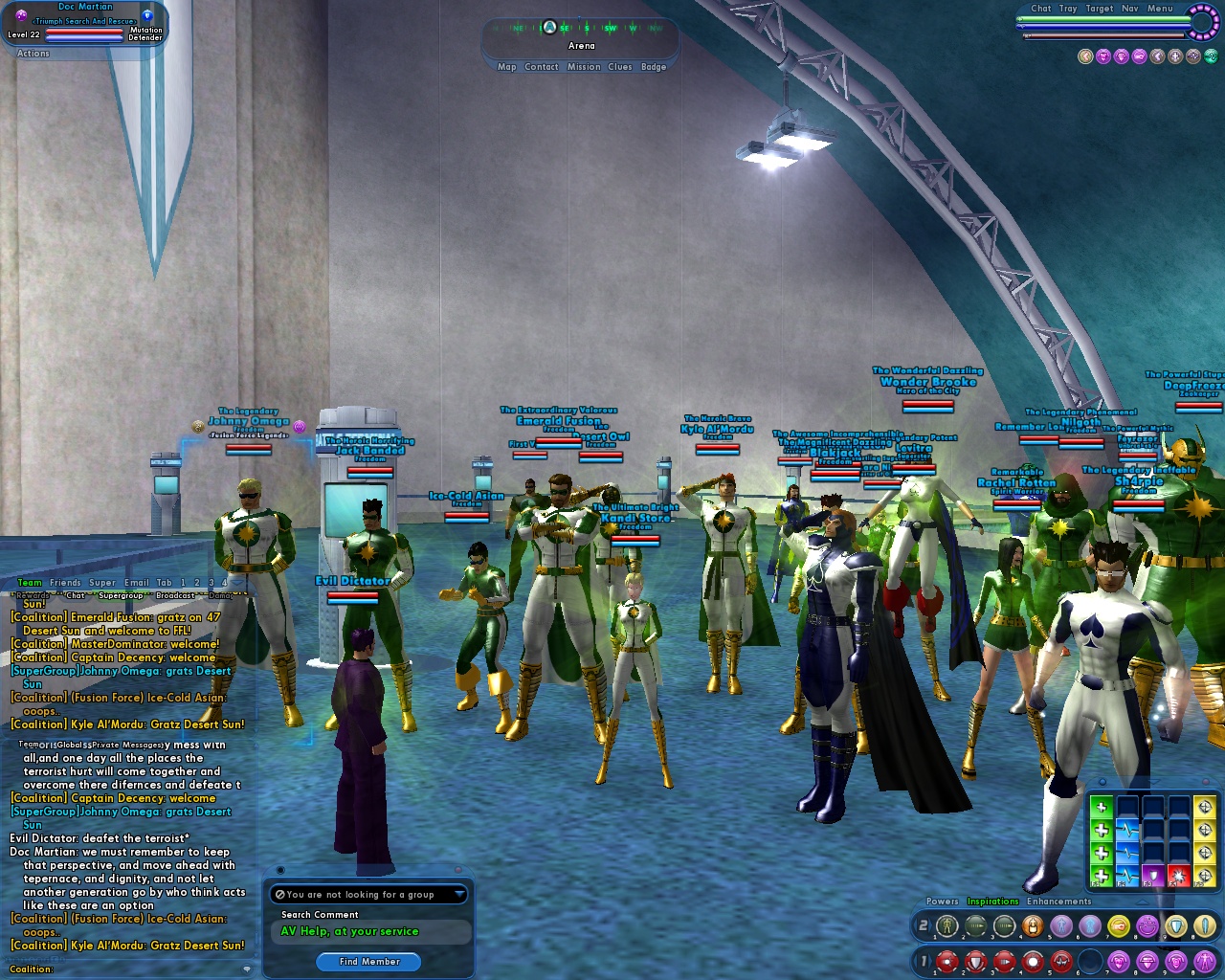Switch to the Enhancements tab
This screenshot has height=980, width=1225.
[1058, 901]
